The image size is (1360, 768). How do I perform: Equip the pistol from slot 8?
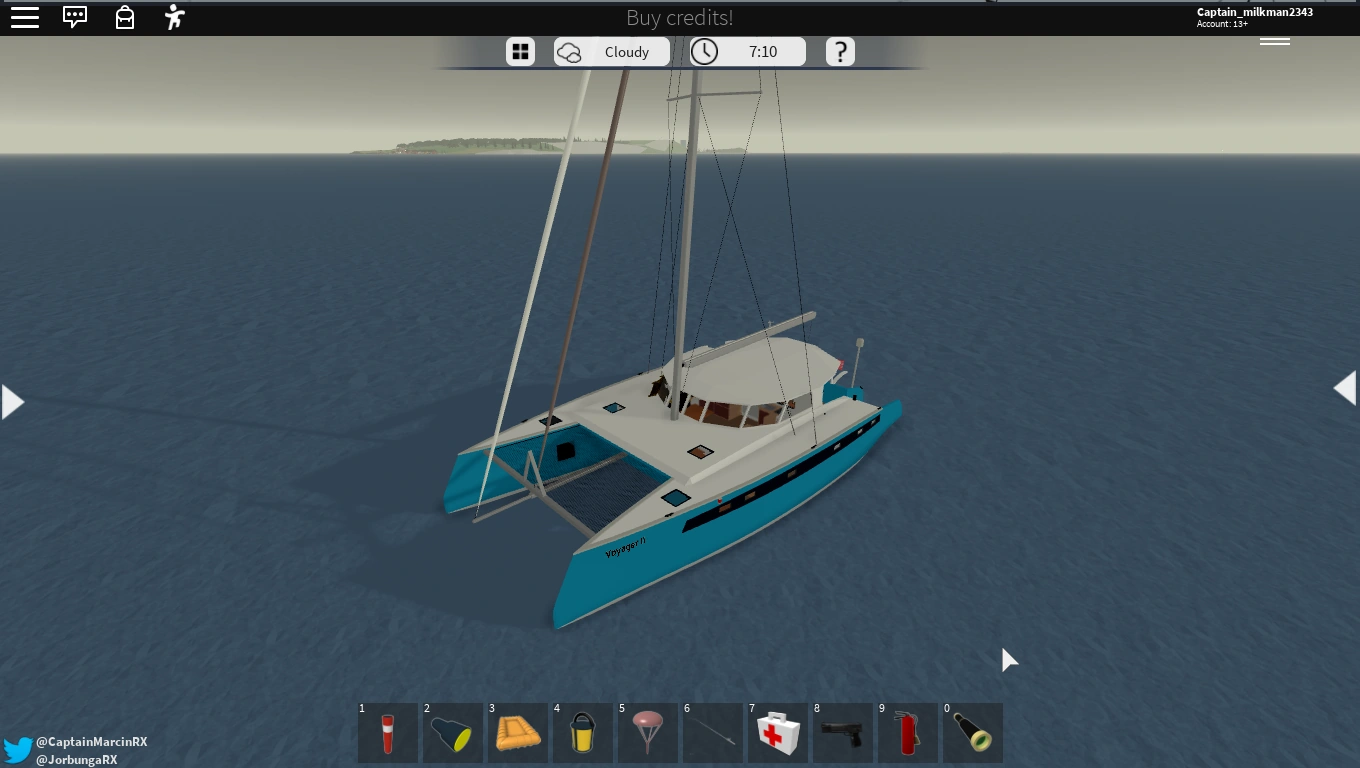tap(842, 732)
